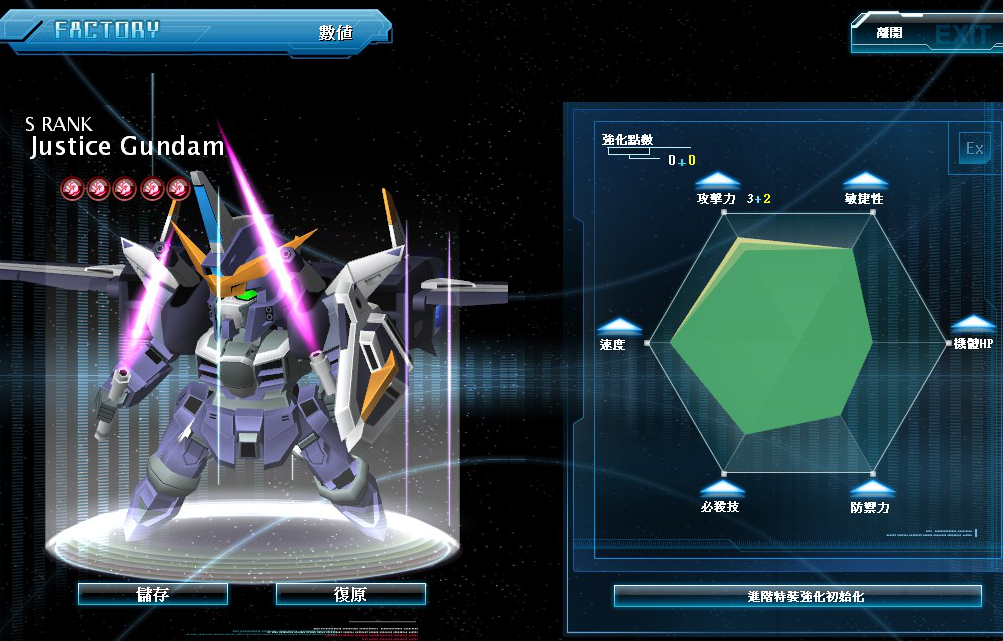1003x641 pixels.
Task: Raise 敏捷性 stat using its arrow
Action: [x=864, y=181]
